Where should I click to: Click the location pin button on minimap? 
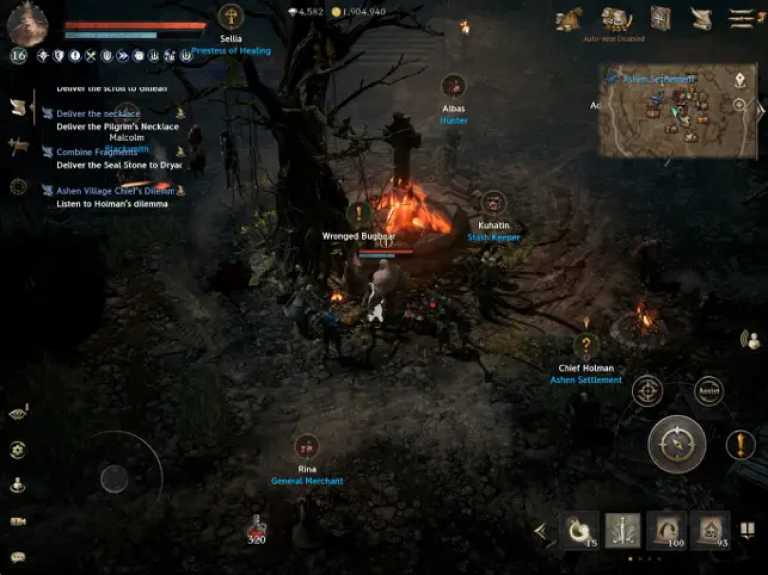[x=741, y=79]
